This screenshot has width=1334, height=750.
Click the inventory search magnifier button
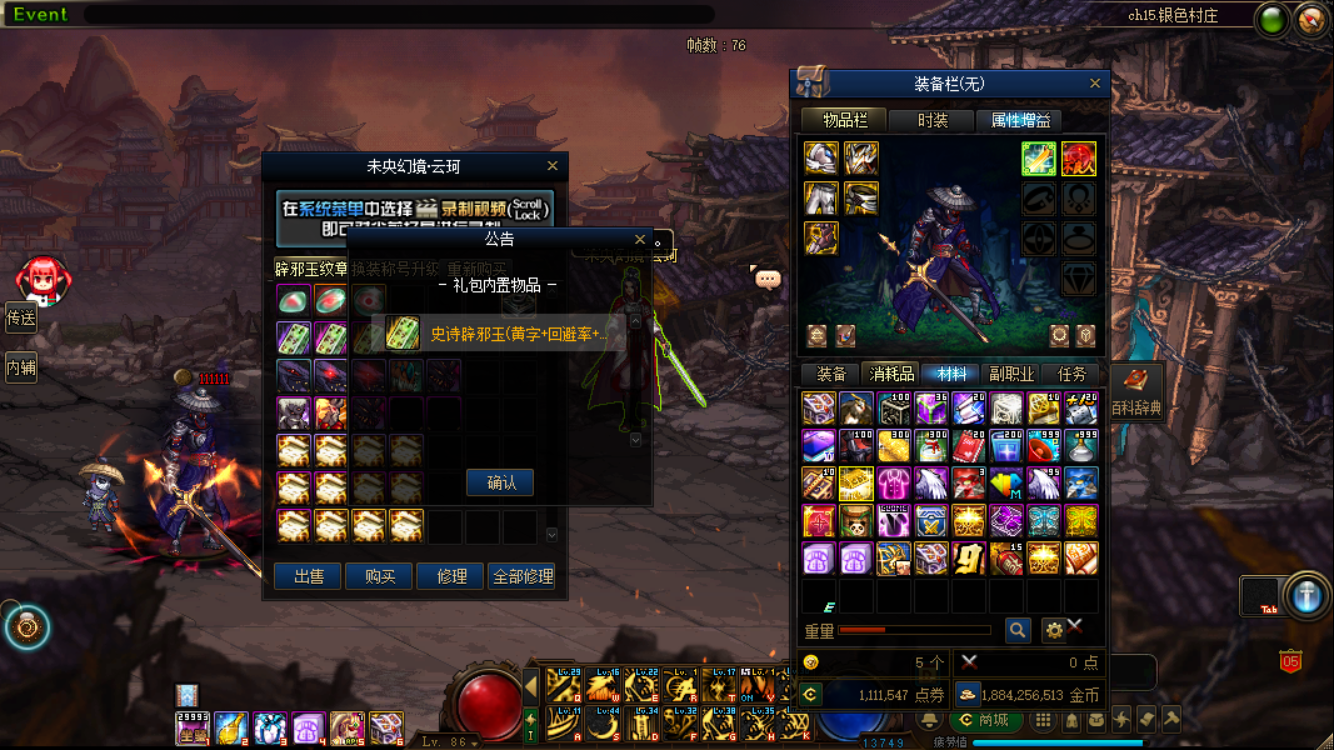pos(1017,630)
